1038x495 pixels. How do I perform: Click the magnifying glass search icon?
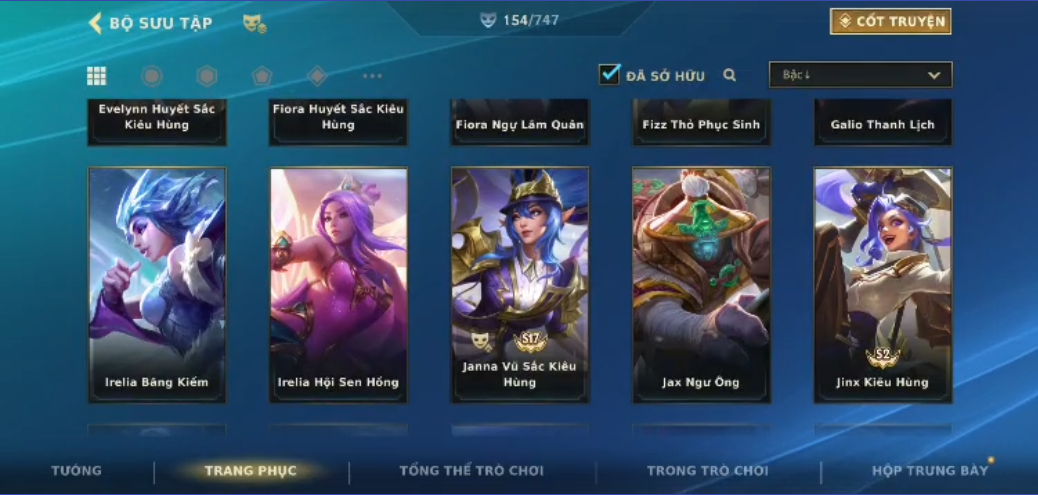[x=730, y=75]
